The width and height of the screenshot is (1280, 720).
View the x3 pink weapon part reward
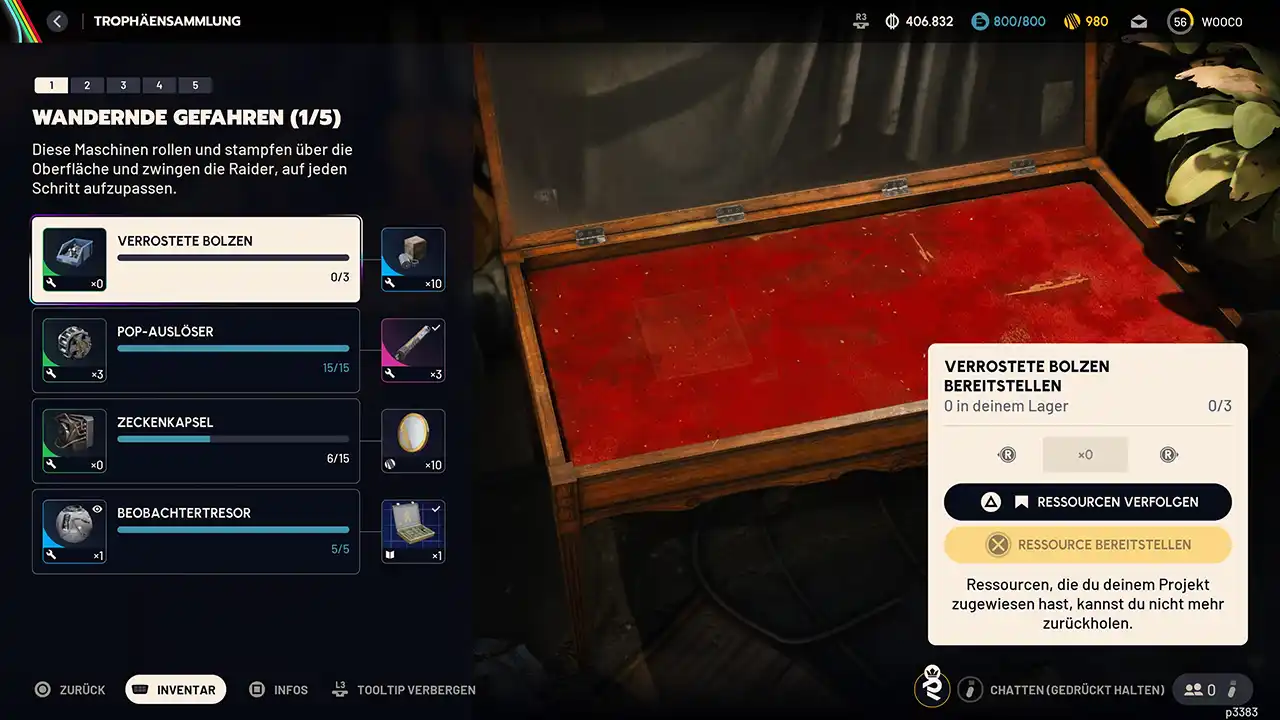pyautogui.click(x=413, y=350)
